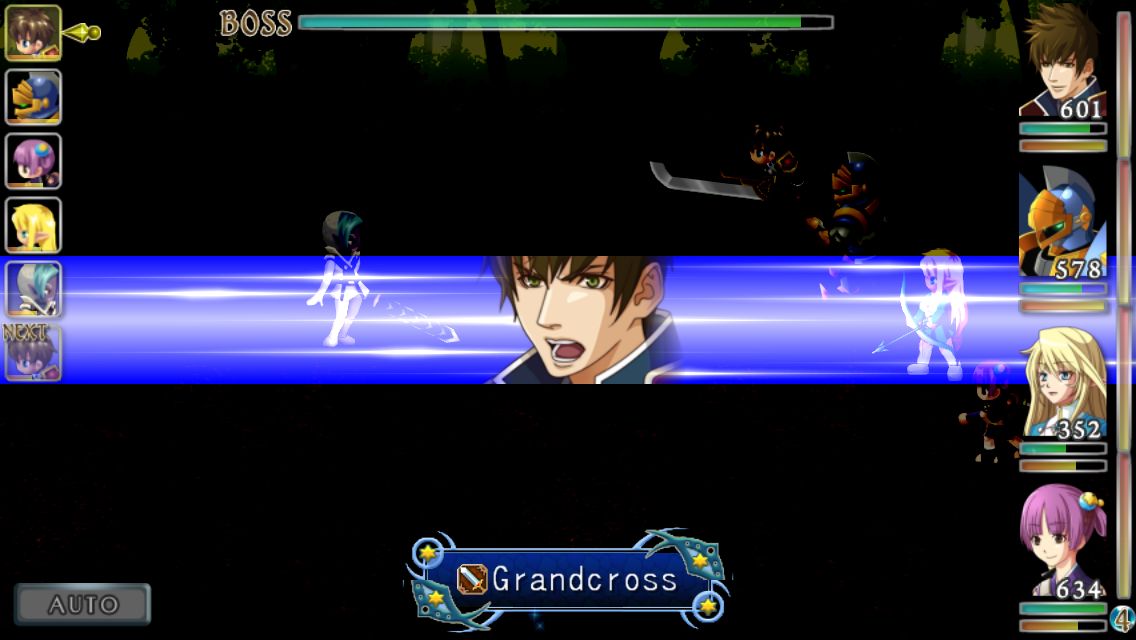1136x640 pixels.
Task: Select the teal-haired enemy turn order icon
Action: click(34, 289)
